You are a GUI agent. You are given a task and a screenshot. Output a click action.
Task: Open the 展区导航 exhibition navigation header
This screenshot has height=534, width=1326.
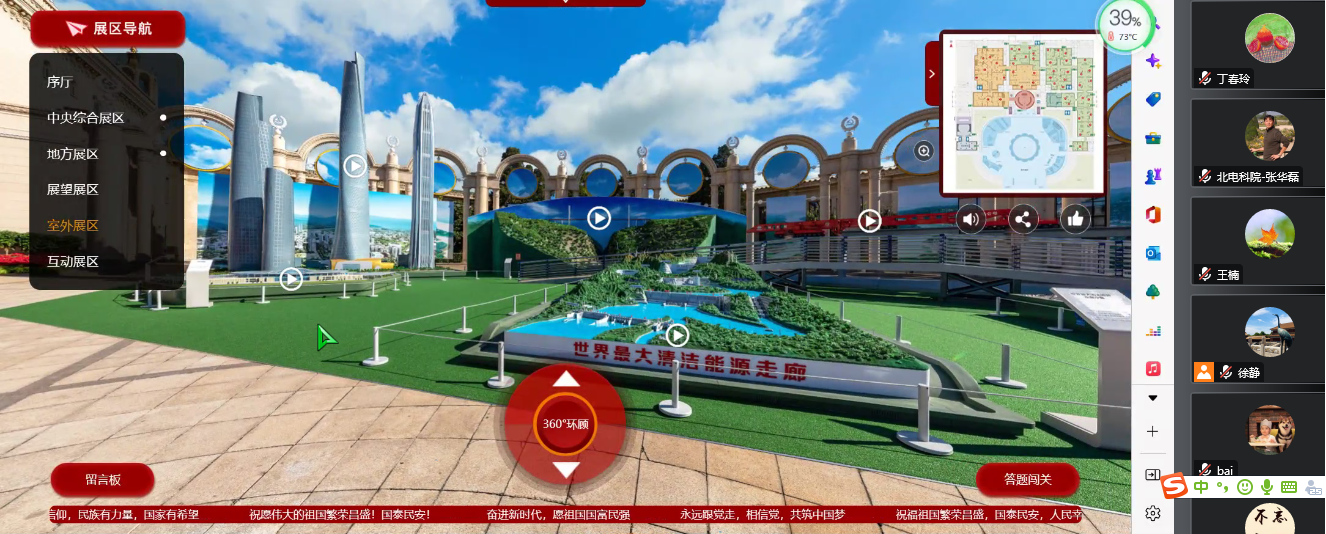[108, 29]
